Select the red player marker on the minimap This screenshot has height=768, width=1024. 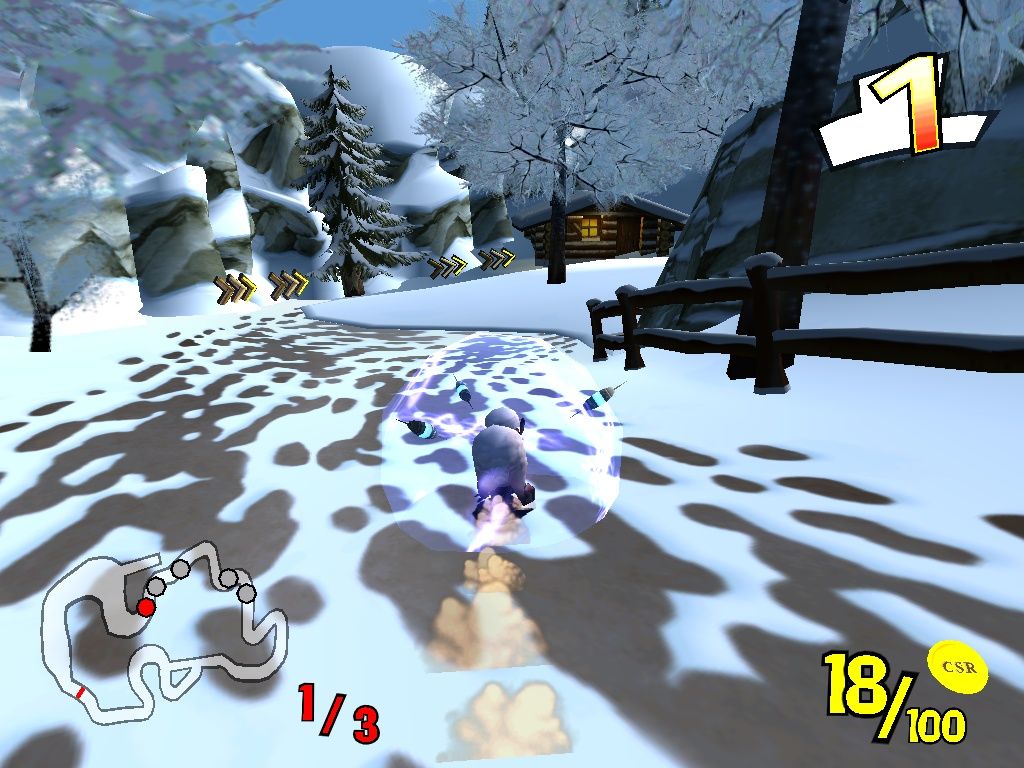[146, 607]
